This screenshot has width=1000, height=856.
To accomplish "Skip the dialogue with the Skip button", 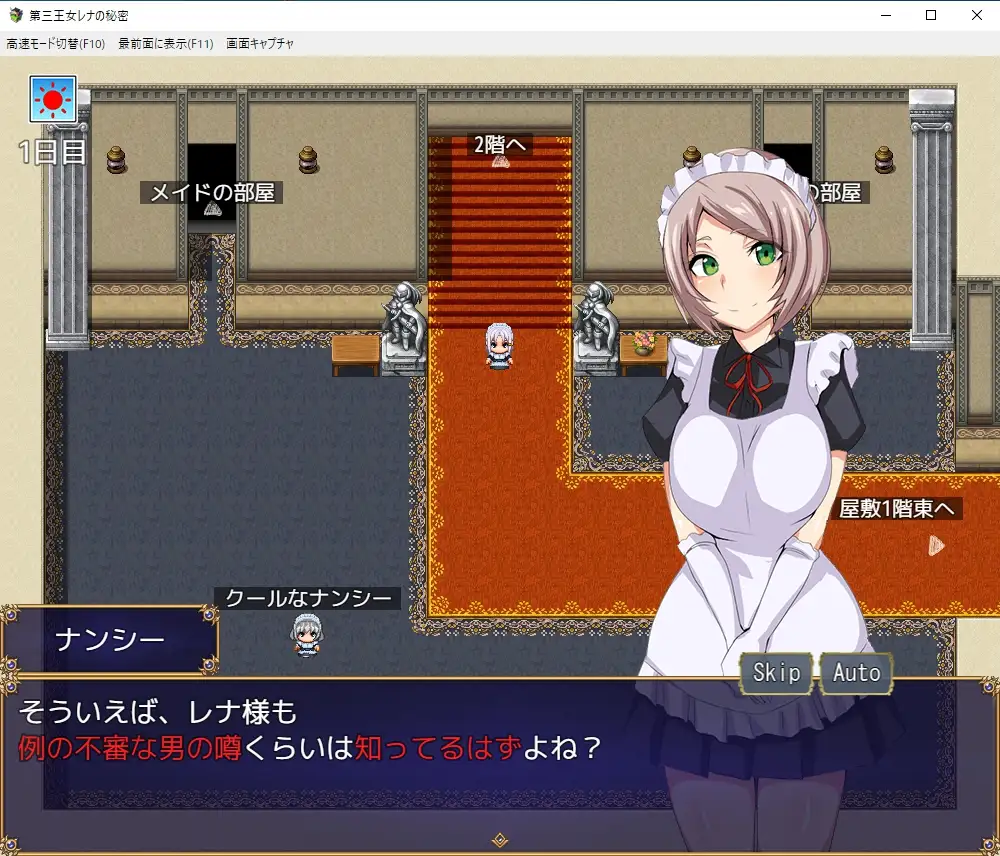I will point(776,673).
